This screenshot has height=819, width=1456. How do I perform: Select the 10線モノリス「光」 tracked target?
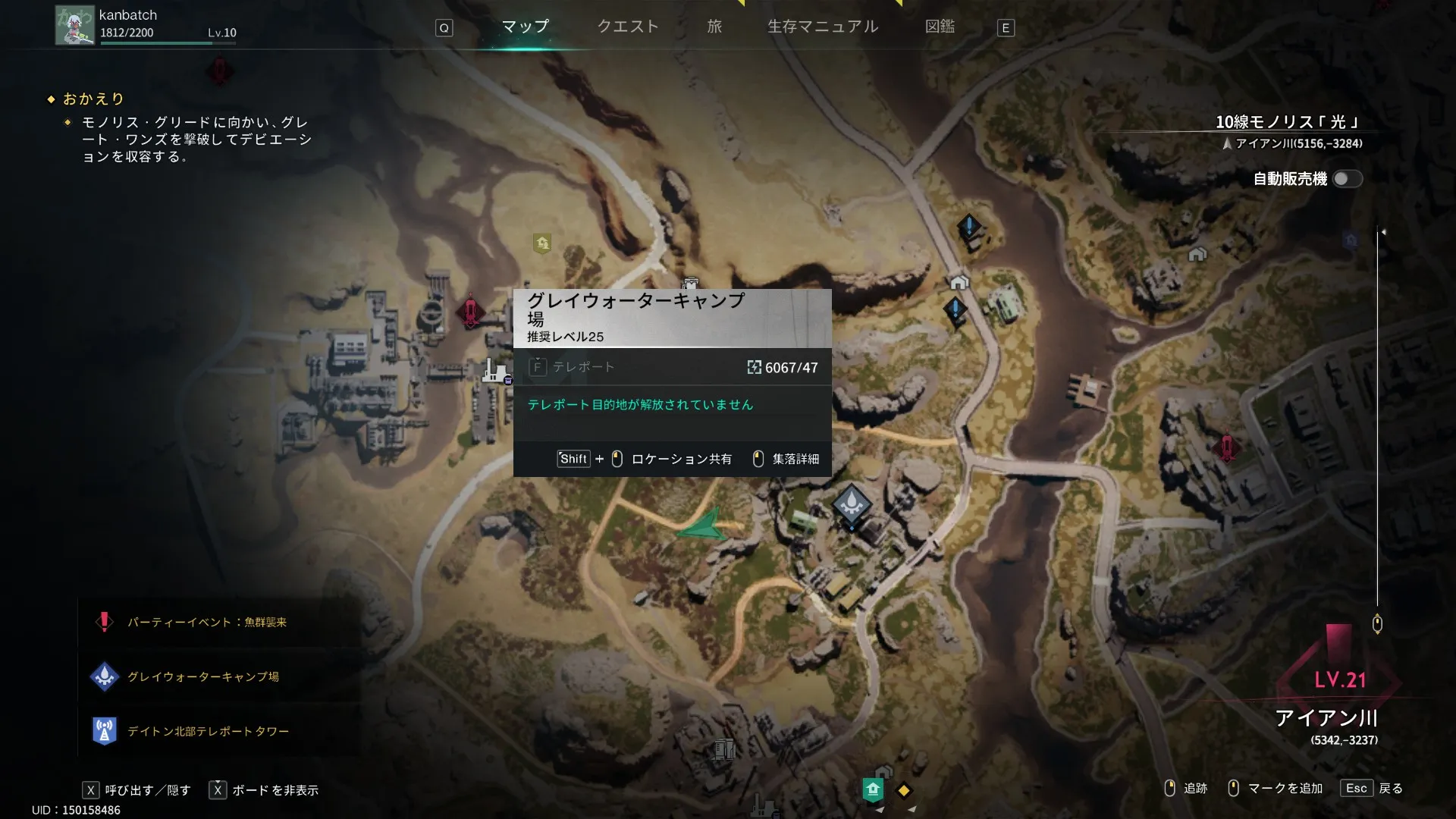pyautogui.click(x=1288, y=122)
